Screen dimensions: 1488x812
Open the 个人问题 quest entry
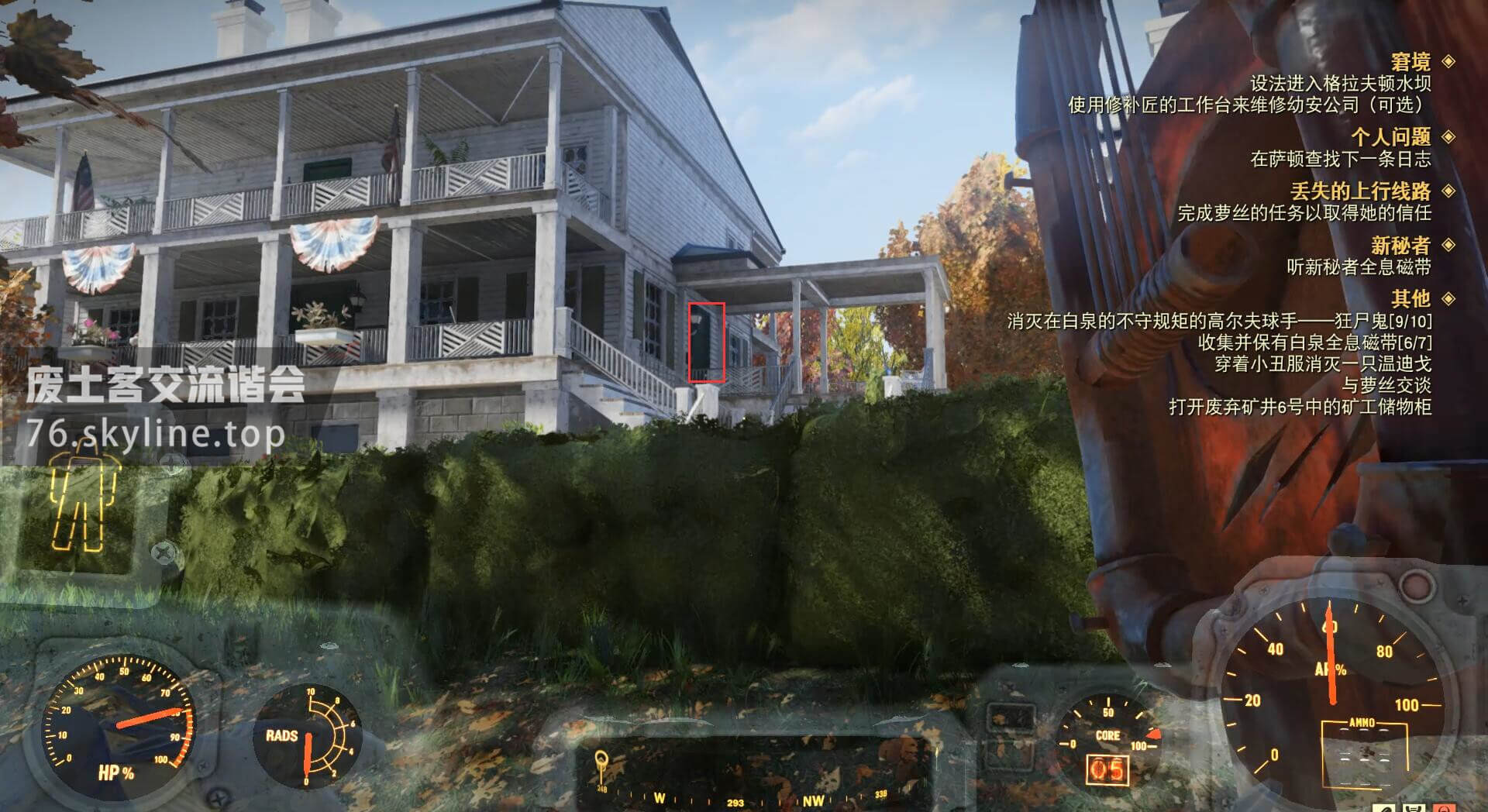pyautogui.click(x=1390, y=137)
